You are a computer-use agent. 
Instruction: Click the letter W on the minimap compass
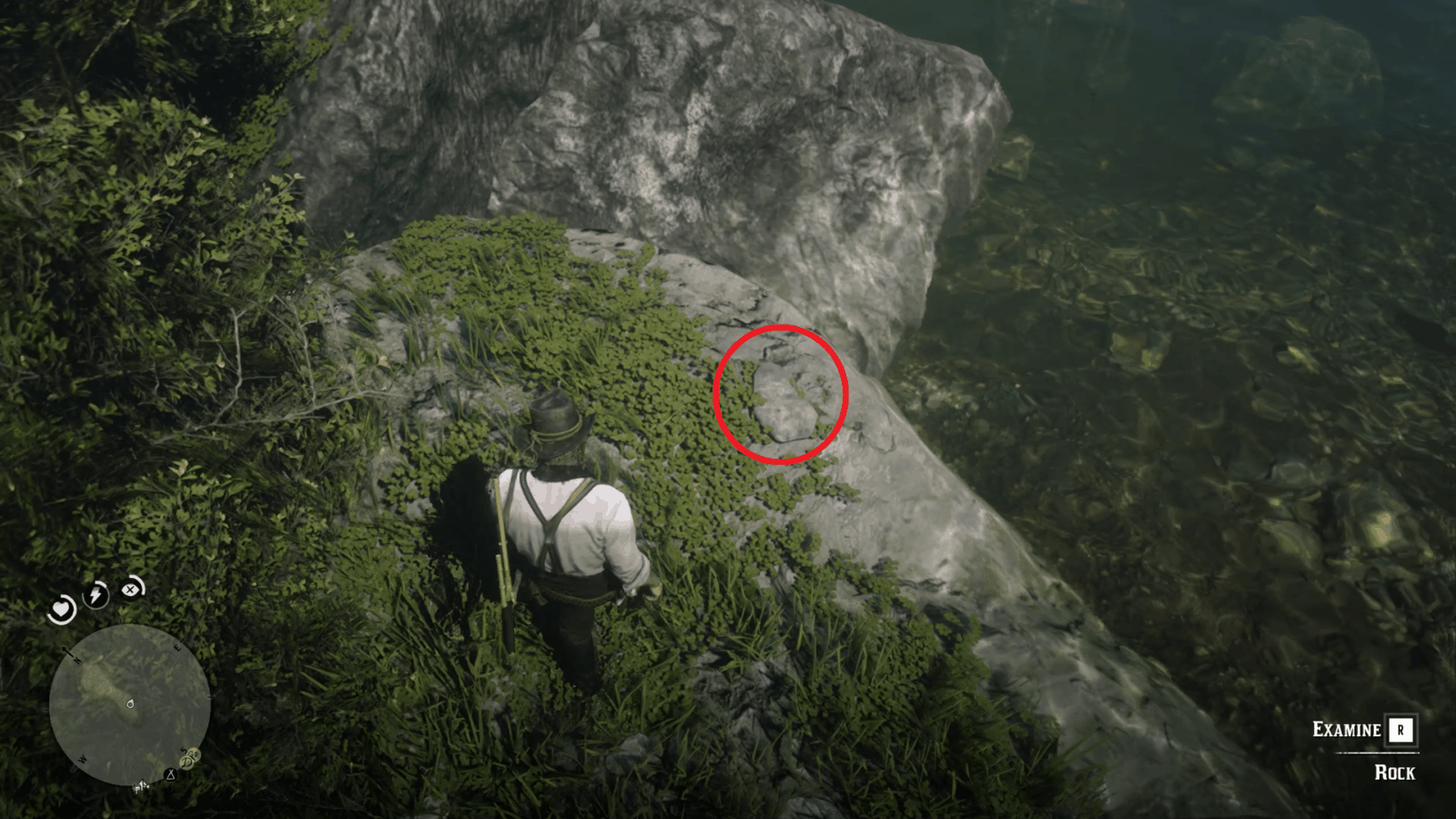click(82, 760)
